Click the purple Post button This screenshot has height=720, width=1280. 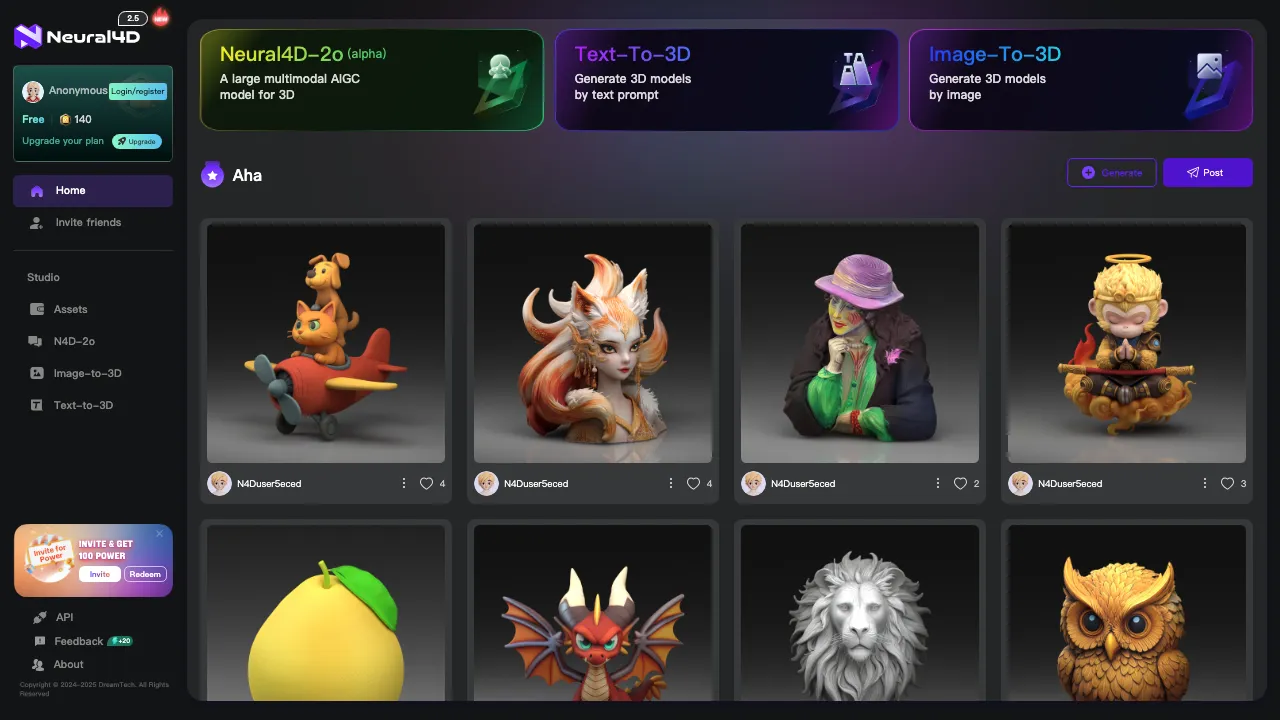pyautogui.click(x=1207, y=173)
